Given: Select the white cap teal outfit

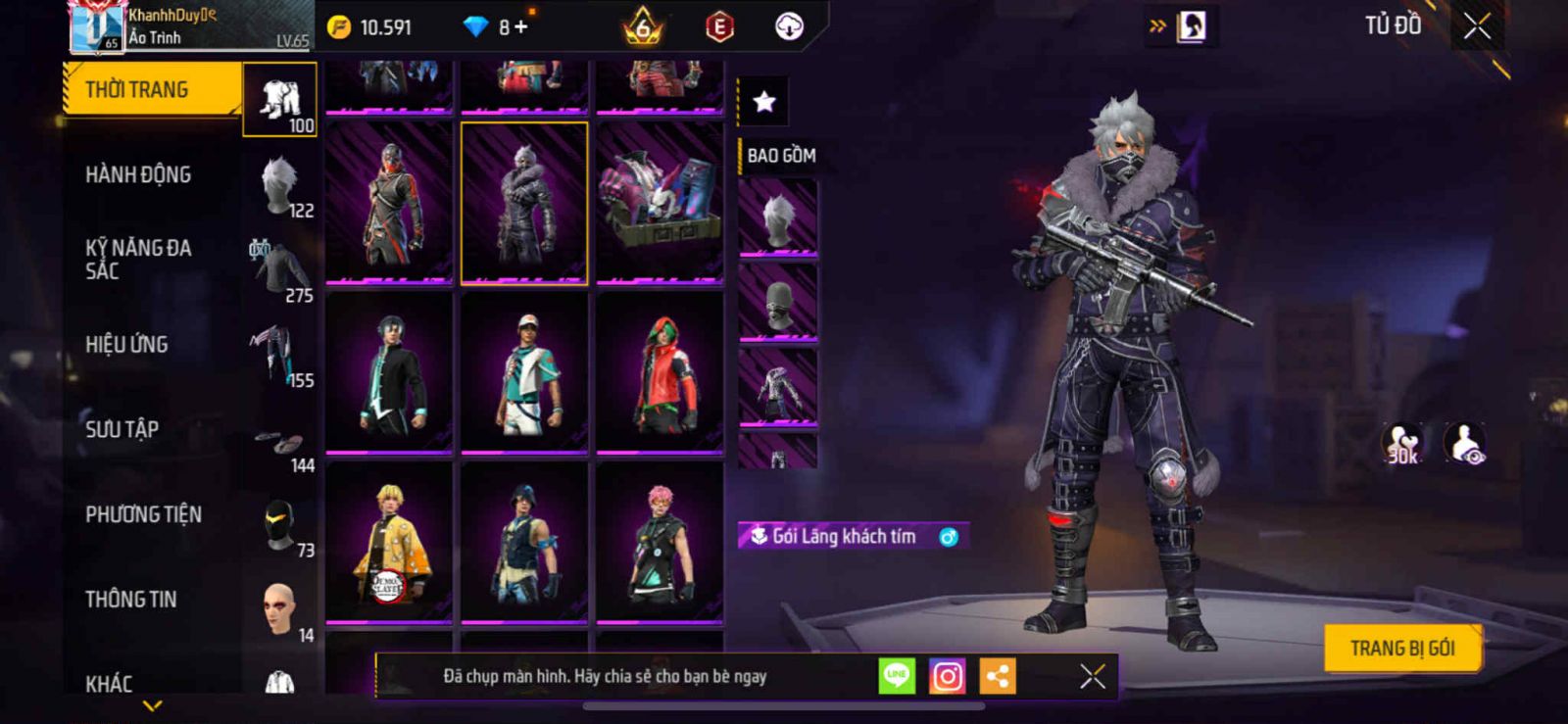Looking at the screenshot, I should click(x=524, y=374).
